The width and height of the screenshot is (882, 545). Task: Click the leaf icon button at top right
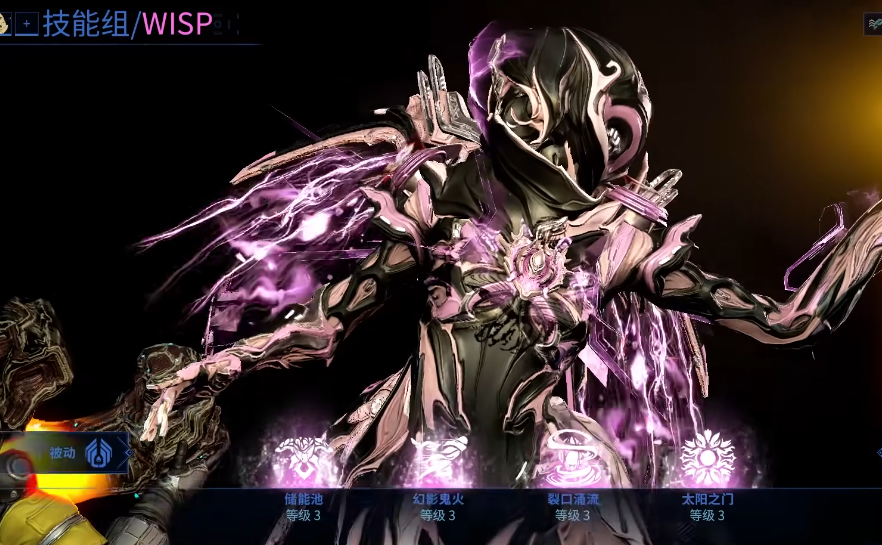pyautogui.click(x=873, y=24)
